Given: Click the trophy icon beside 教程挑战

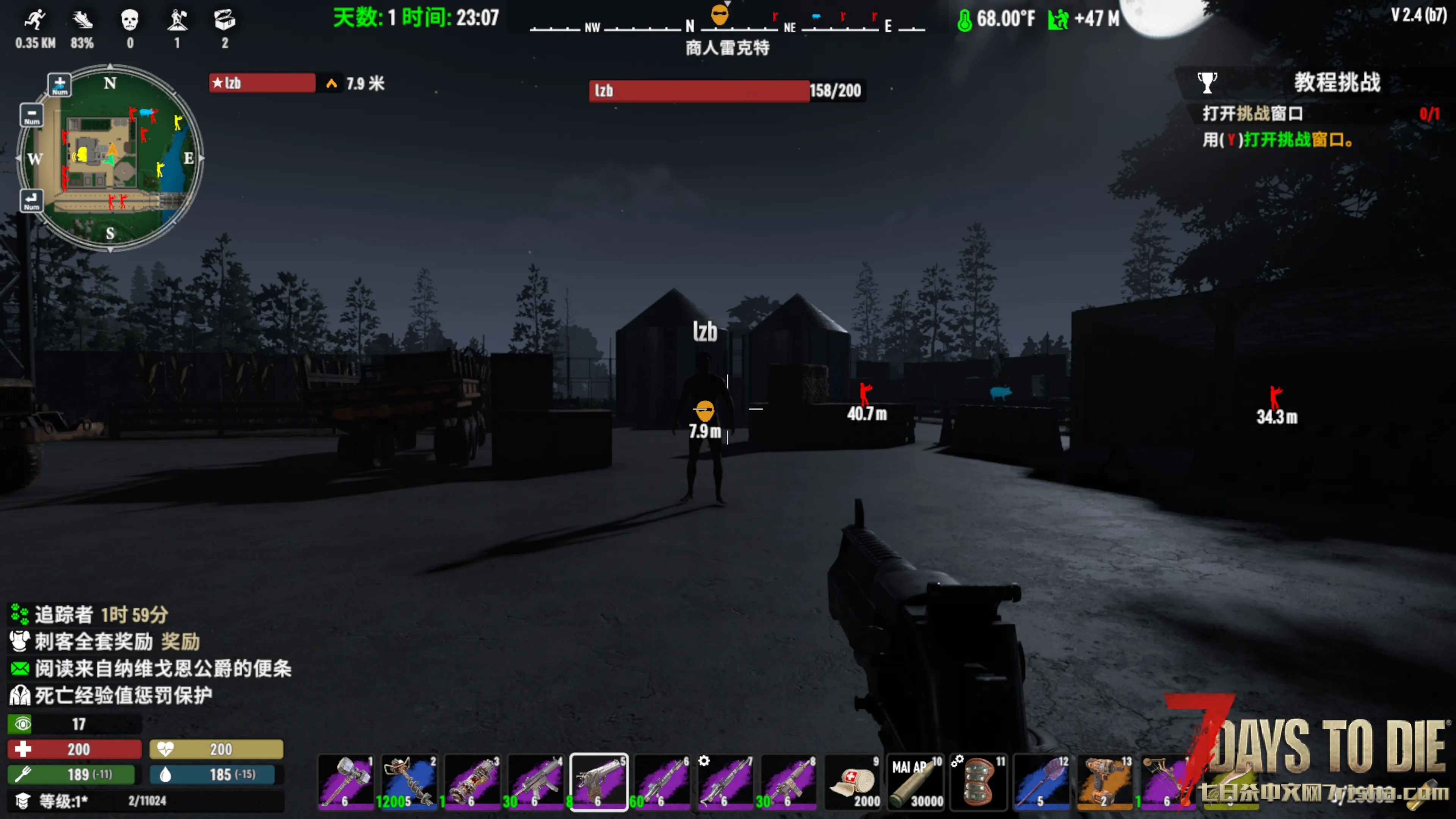Looking at the screenshot, I should [1207, 83].
